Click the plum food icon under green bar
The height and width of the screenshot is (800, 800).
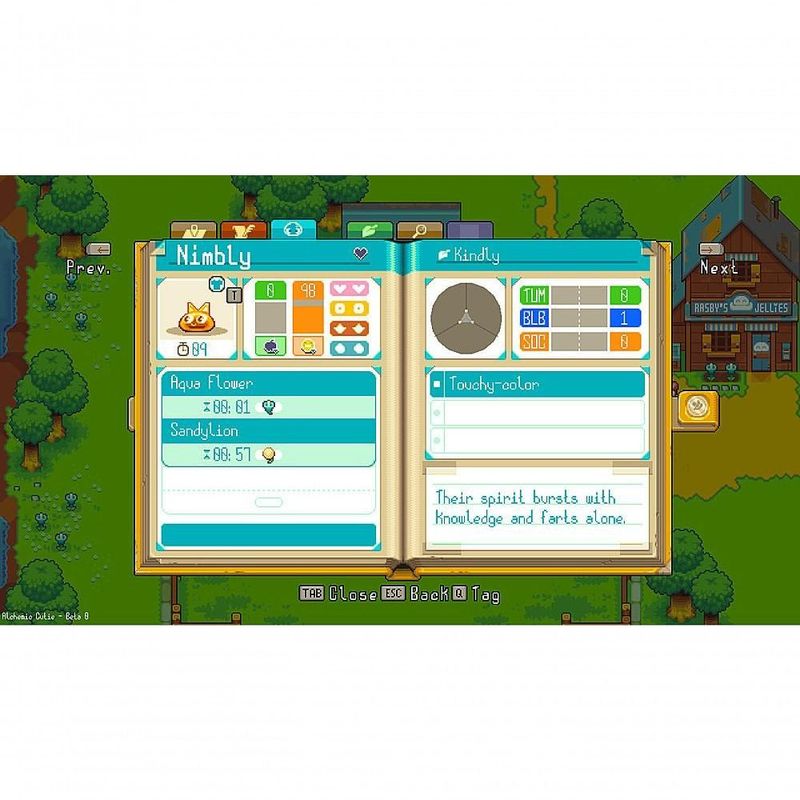pos(270,346)
